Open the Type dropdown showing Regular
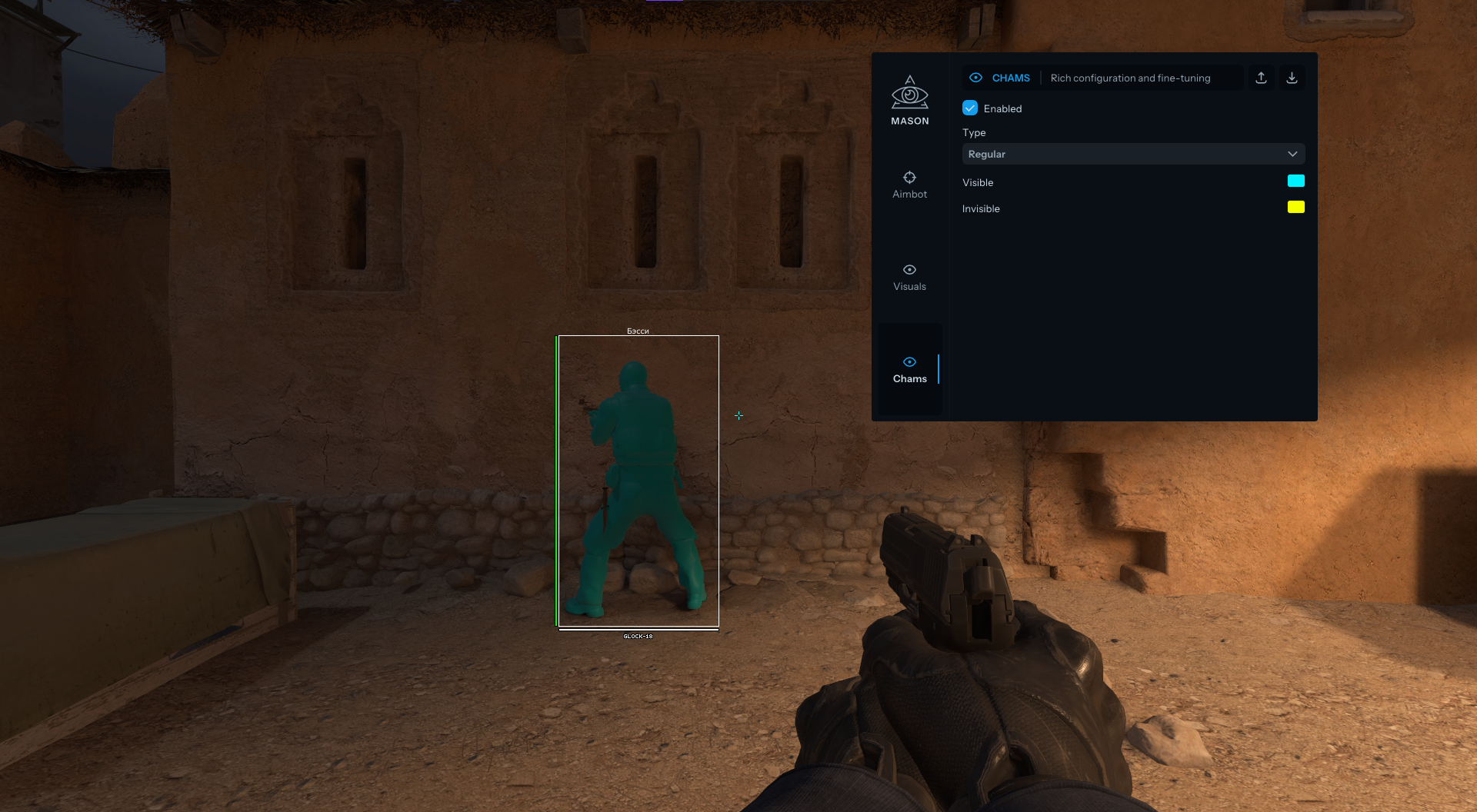 (x=1132, y=154)
